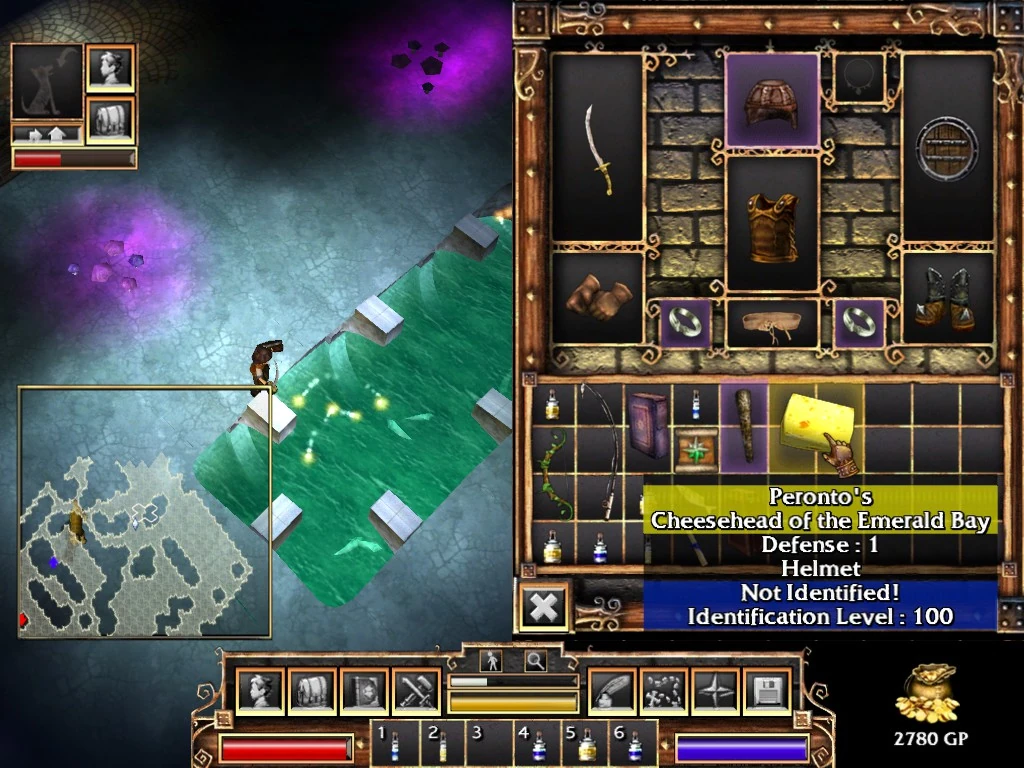Select the equipped belt slot
This screenshot has width=1024, height=768.
coord(771,324)
